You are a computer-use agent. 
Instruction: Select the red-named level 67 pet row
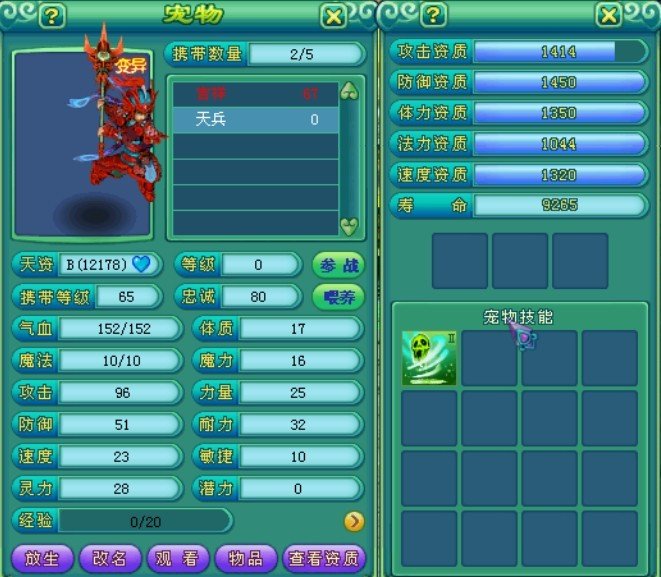(255, 93)
